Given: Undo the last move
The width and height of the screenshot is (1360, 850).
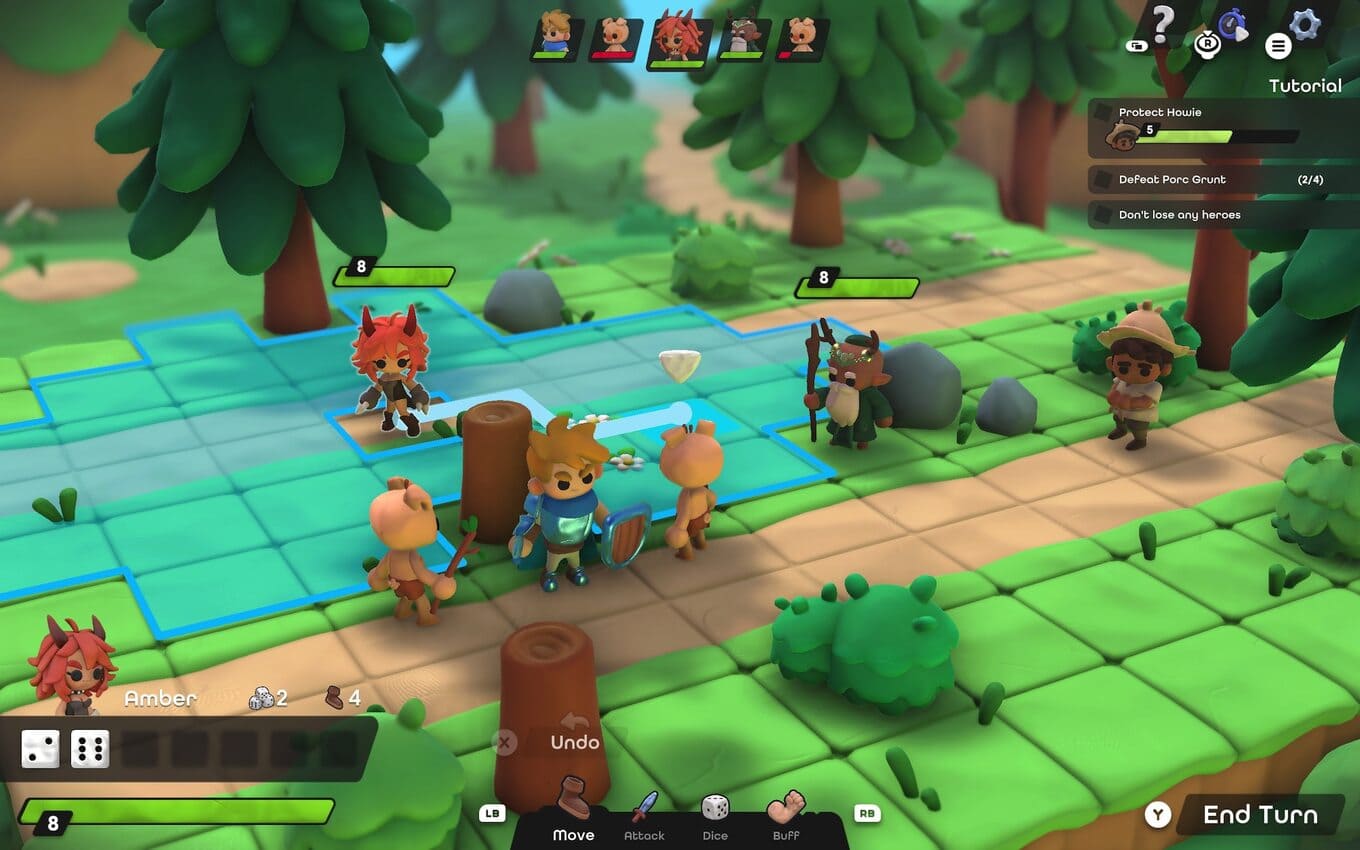Looking at the screenshot, I should 574,741.
